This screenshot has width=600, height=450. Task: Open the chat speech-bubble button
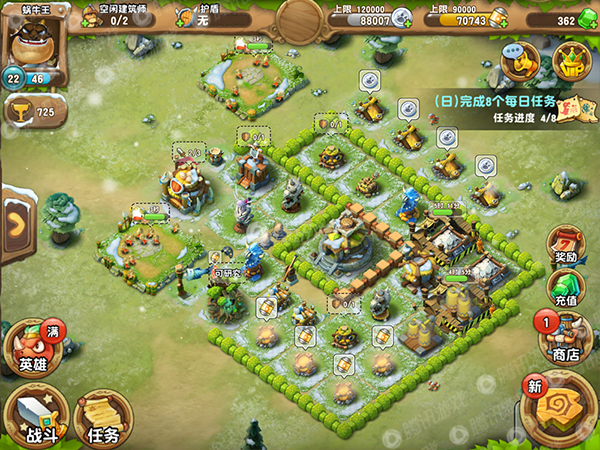[x=519, y=63]
